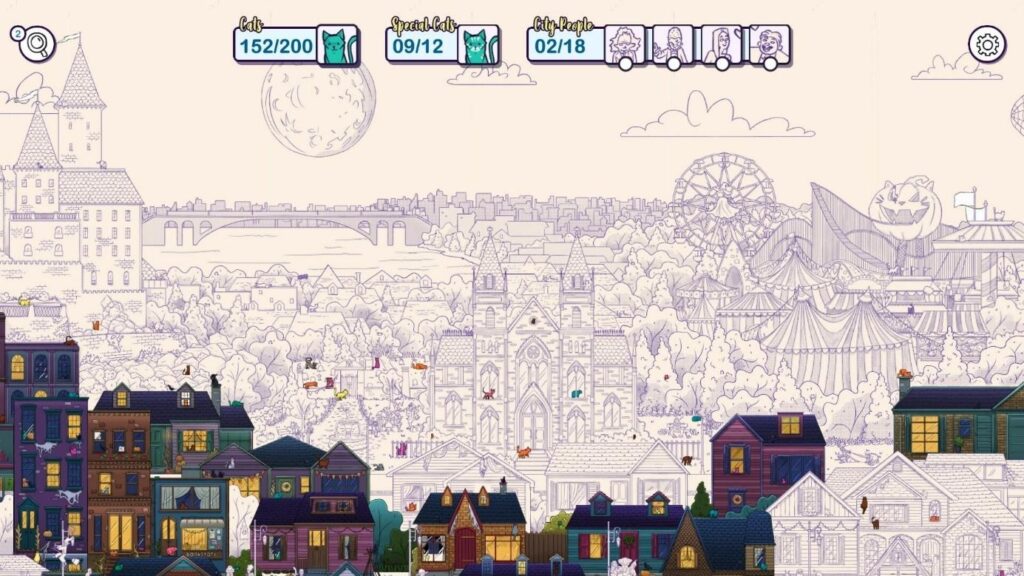Use the magnifying glass hint button

coord(37,44)
